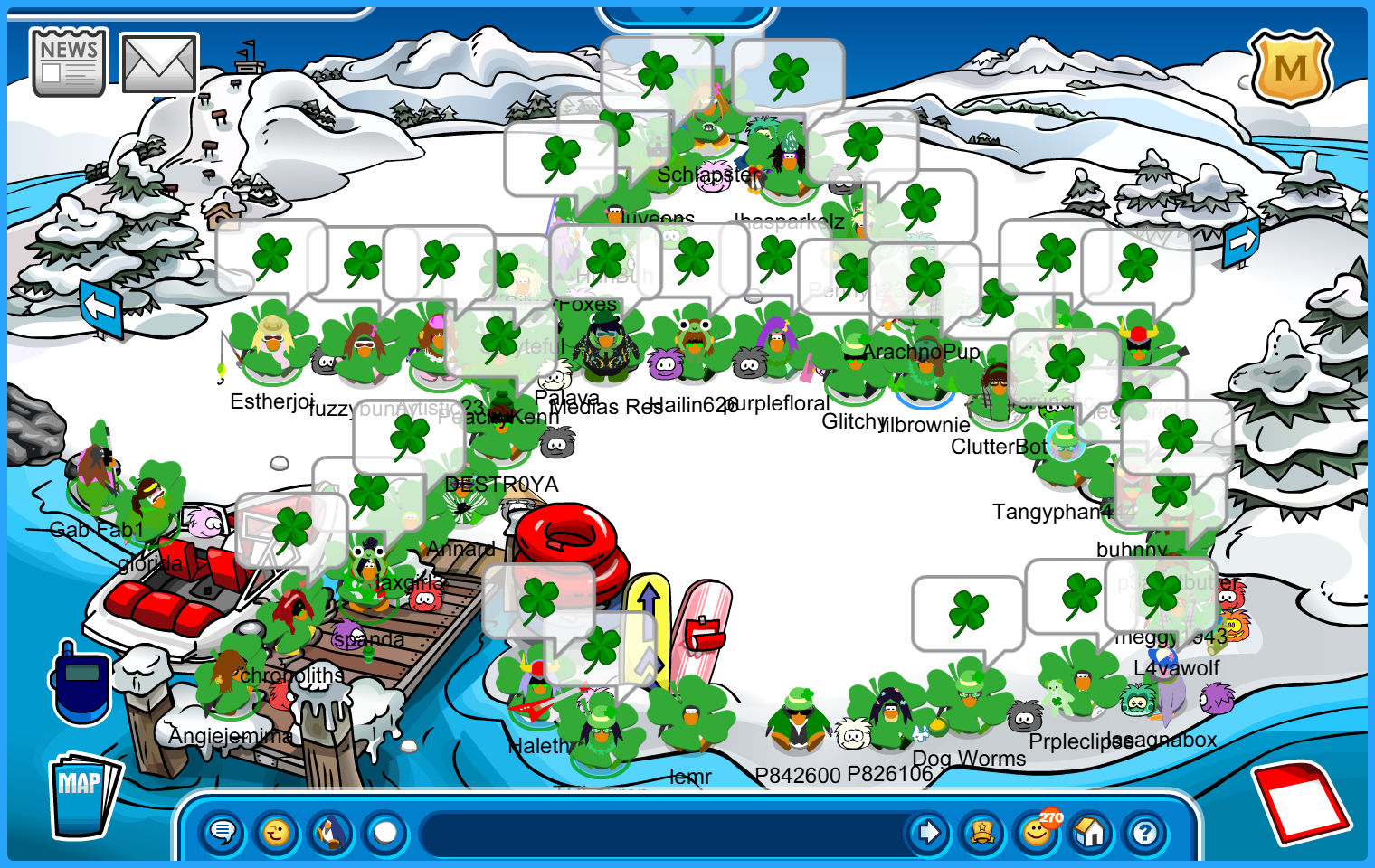Image resolution: width=1375 pixels, height=868 pixels.
Task: Open the player card star badge
Action: pos(982,832)
